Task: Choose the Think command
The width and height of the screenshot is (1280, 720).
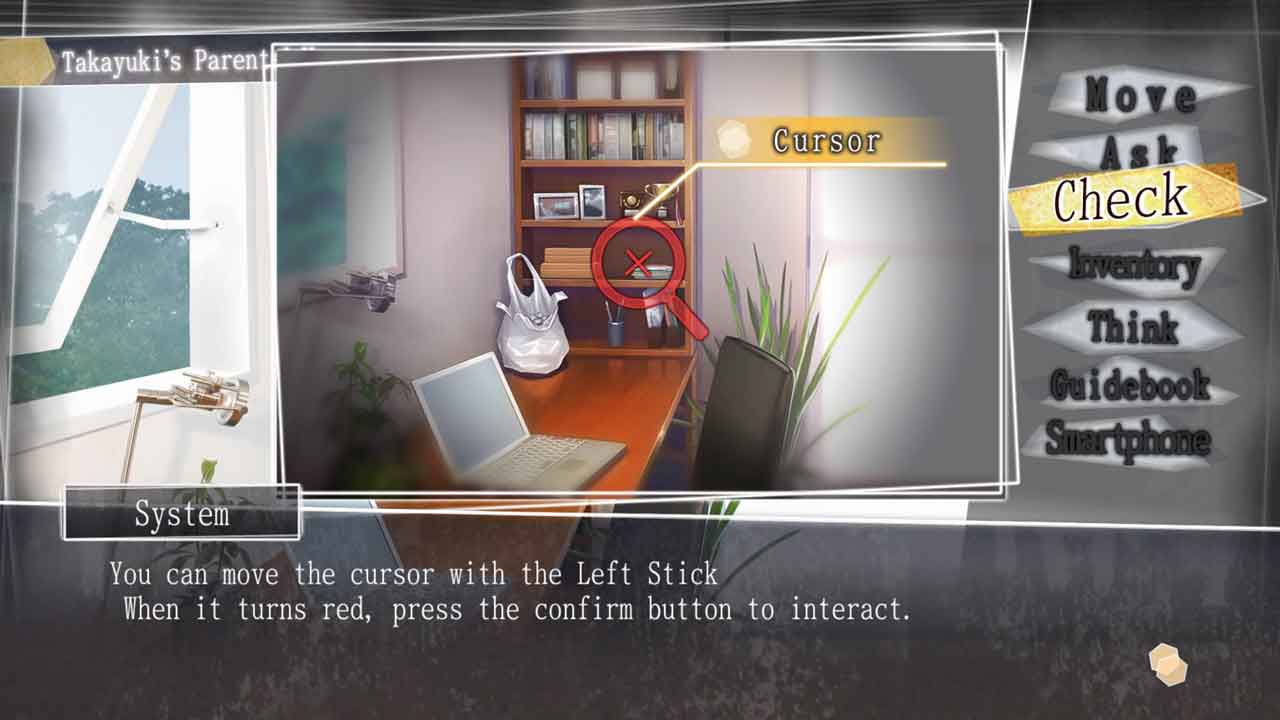Action: pos(1133,326)
